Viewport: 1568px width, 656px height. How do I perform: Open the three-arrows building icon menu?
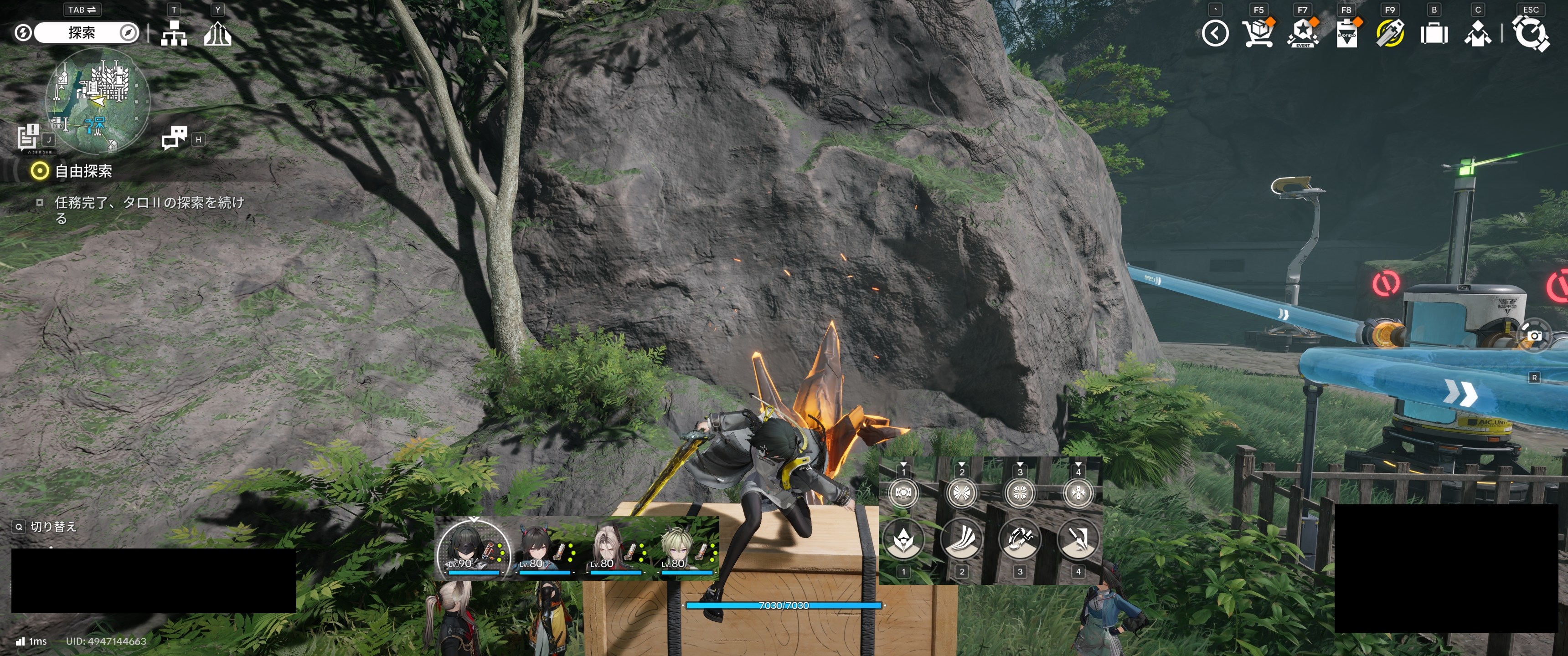coord(217,33)
